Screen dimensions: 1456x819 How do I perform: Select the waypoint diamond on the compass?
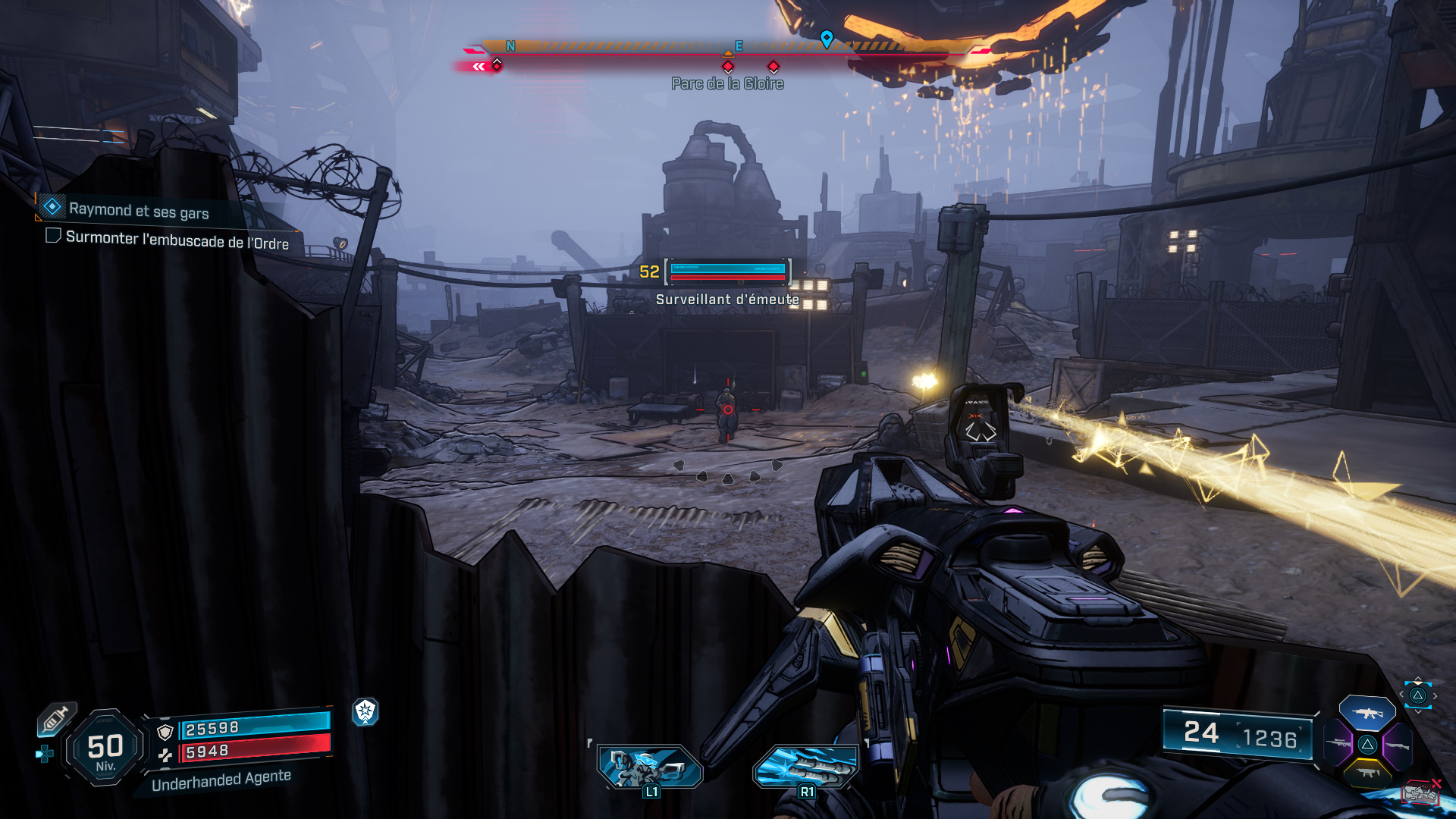point(827,36)
